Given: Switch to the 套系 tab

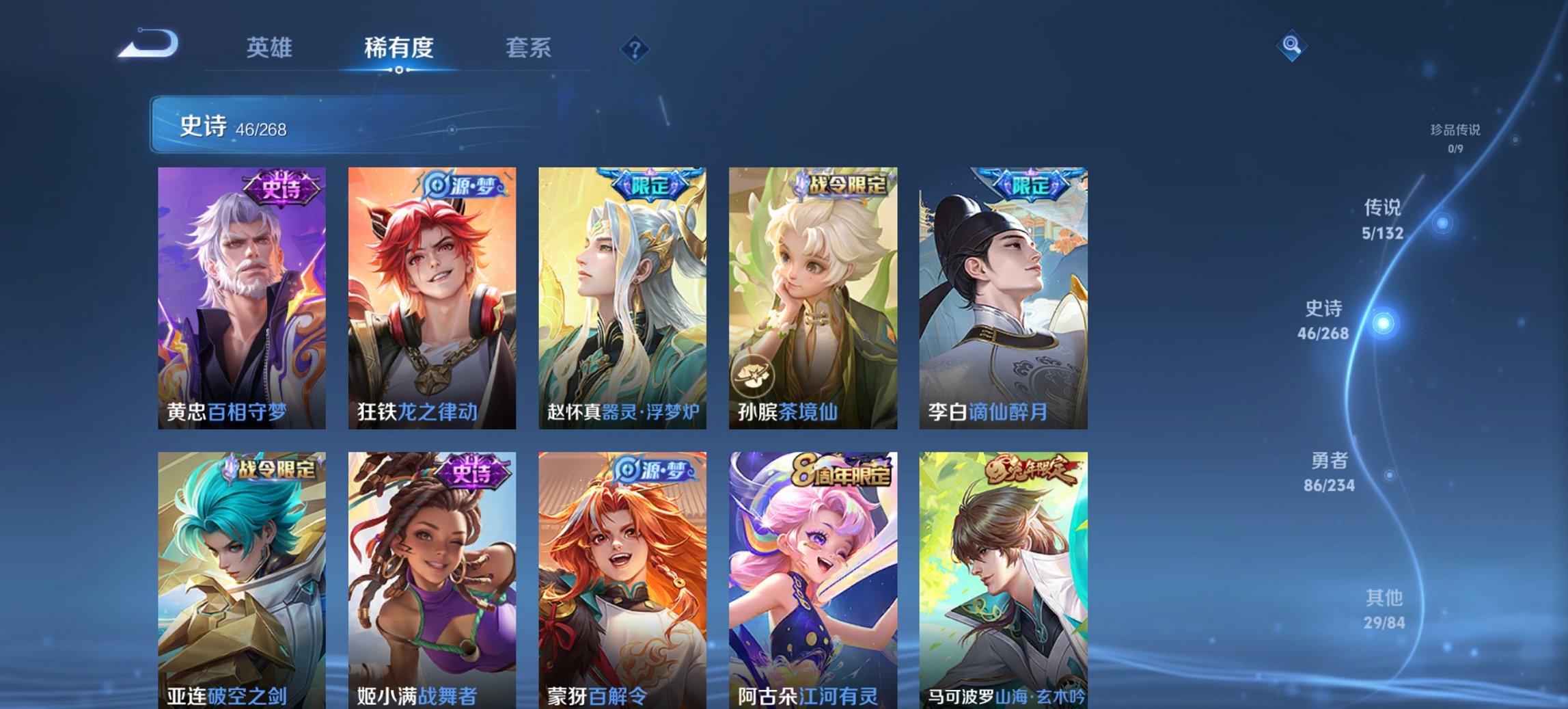Looking at the screenshot, I should 529,48.
